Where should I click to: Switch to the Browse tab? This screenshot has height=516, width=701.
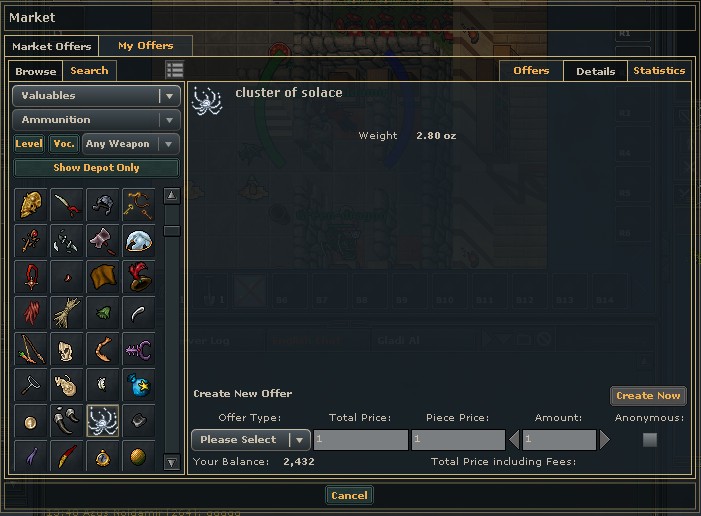(x=36, y=71)
